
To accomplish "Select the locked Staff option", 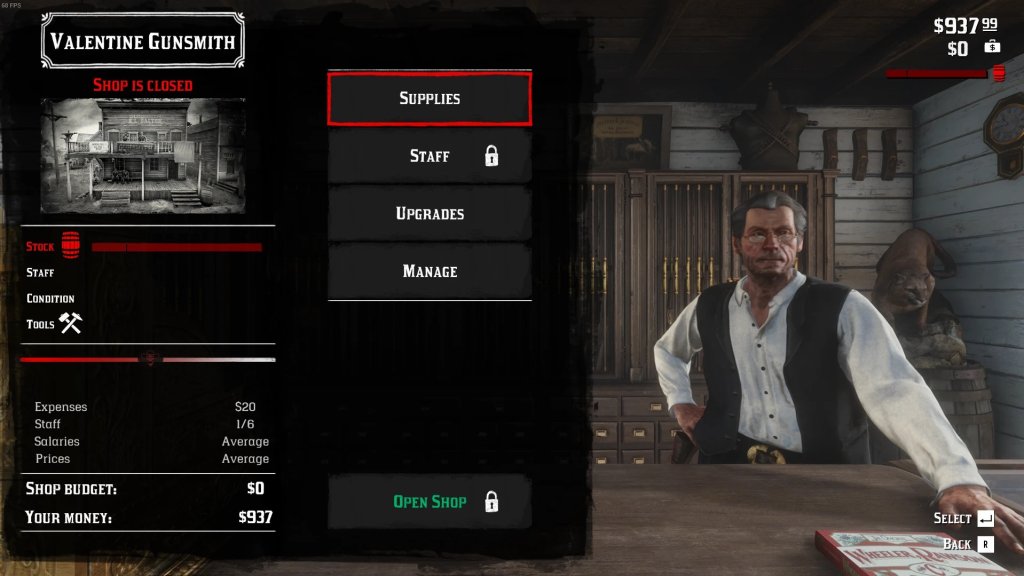I will [429, 156].
